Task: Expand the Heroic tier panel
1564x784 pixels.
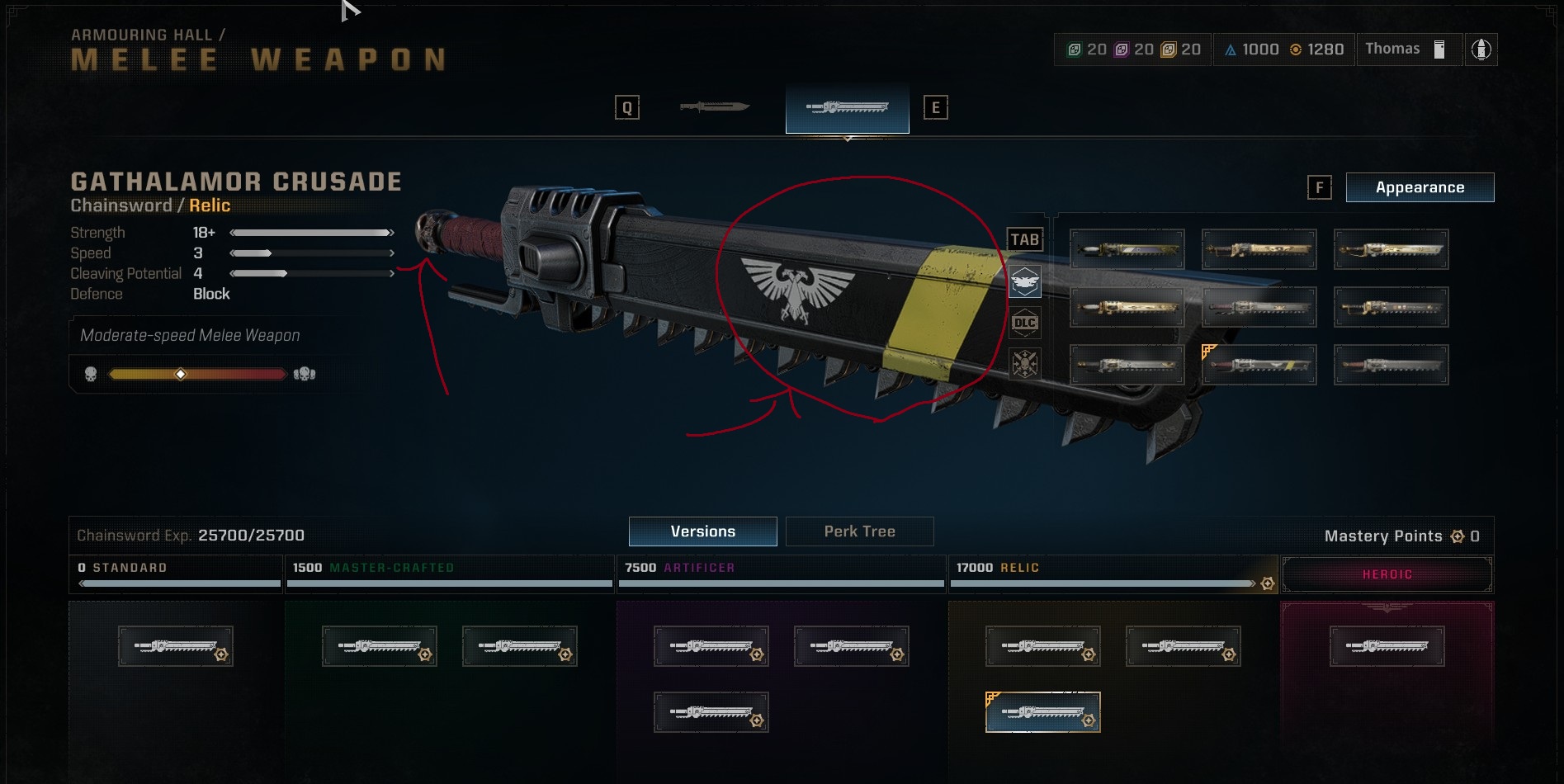Action: tap(1387, 574)
